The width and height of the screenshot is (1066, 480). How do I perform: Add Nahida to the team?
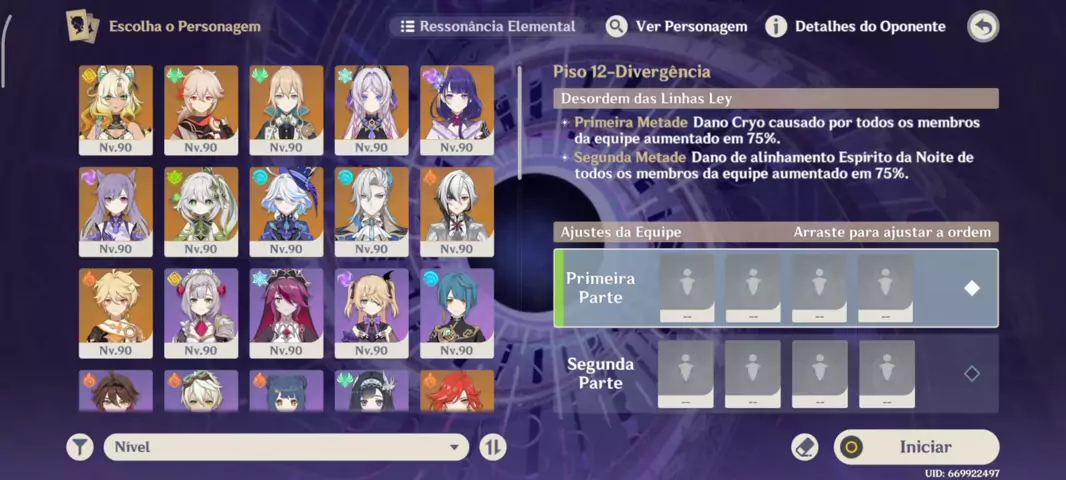coord(201,210)
